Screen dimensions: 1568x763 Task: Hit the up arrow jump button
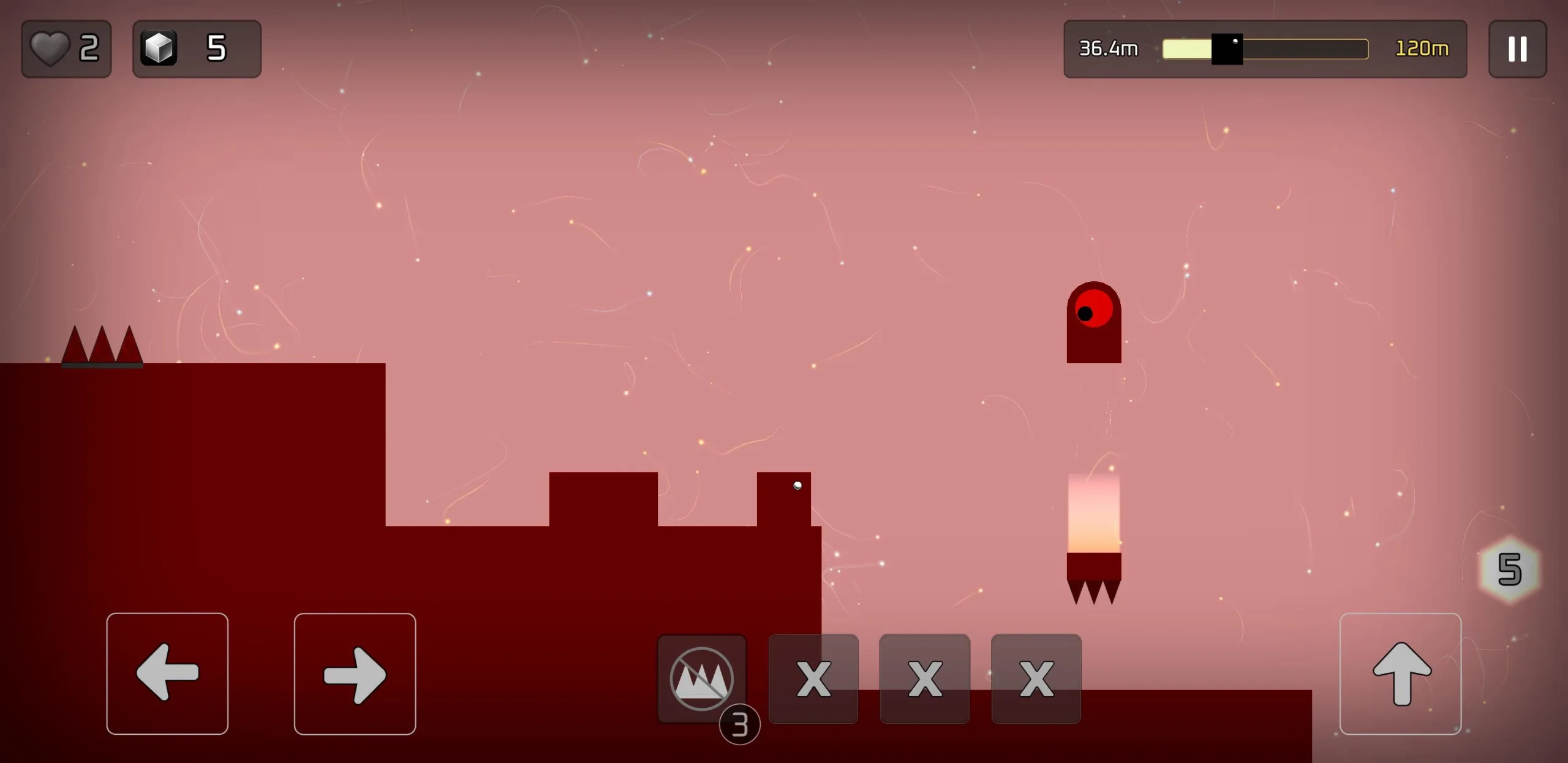1400,673
